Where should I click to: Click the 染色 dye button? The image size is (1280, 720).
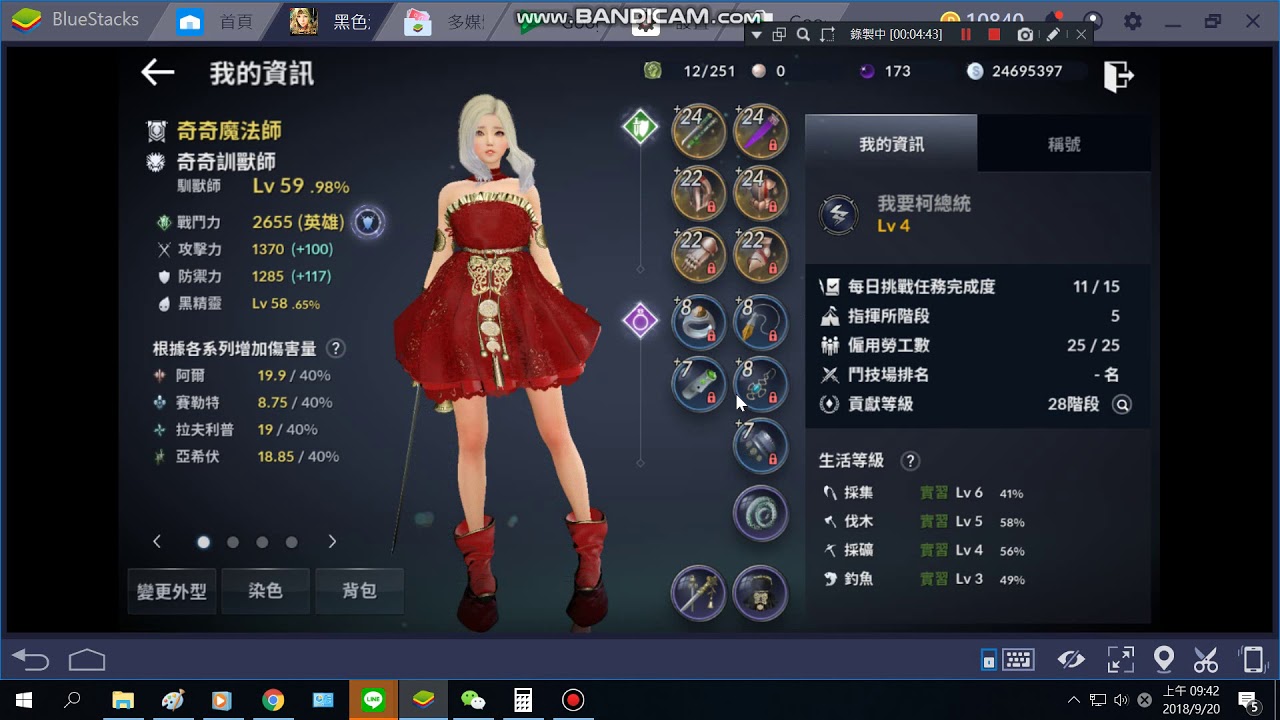click(265, 591)
